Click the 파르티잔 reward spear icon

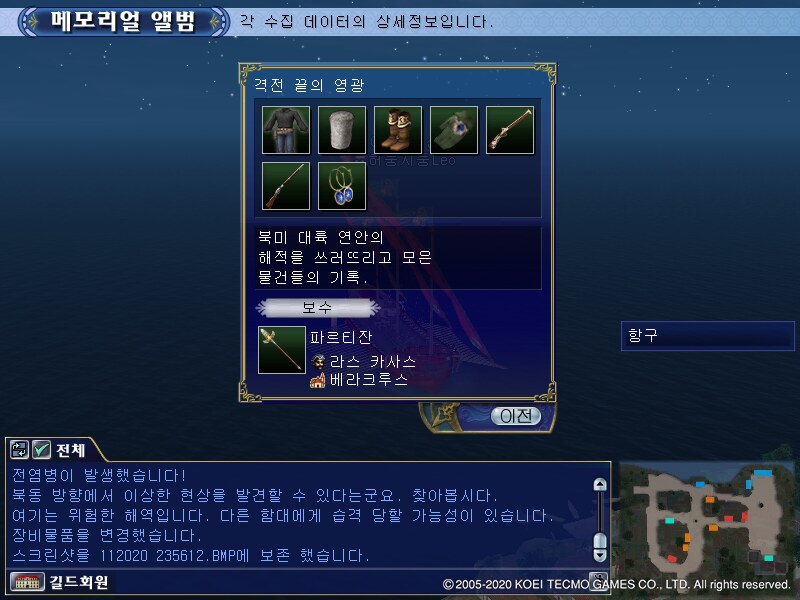pyautogui.click(x=281, y=350)
